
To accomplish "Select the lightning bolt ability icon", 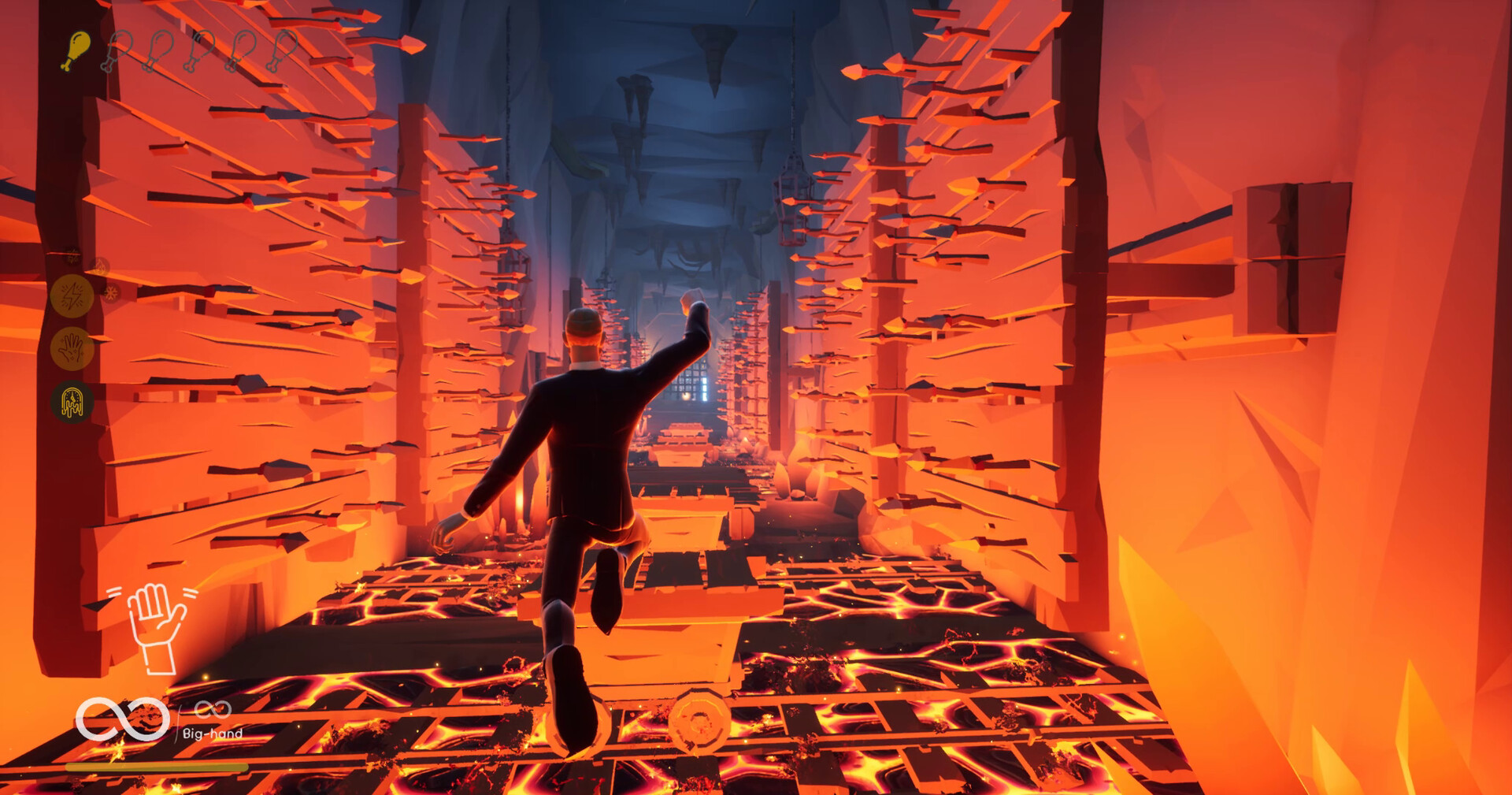I will pyautogui.click(x=71, y=295).
